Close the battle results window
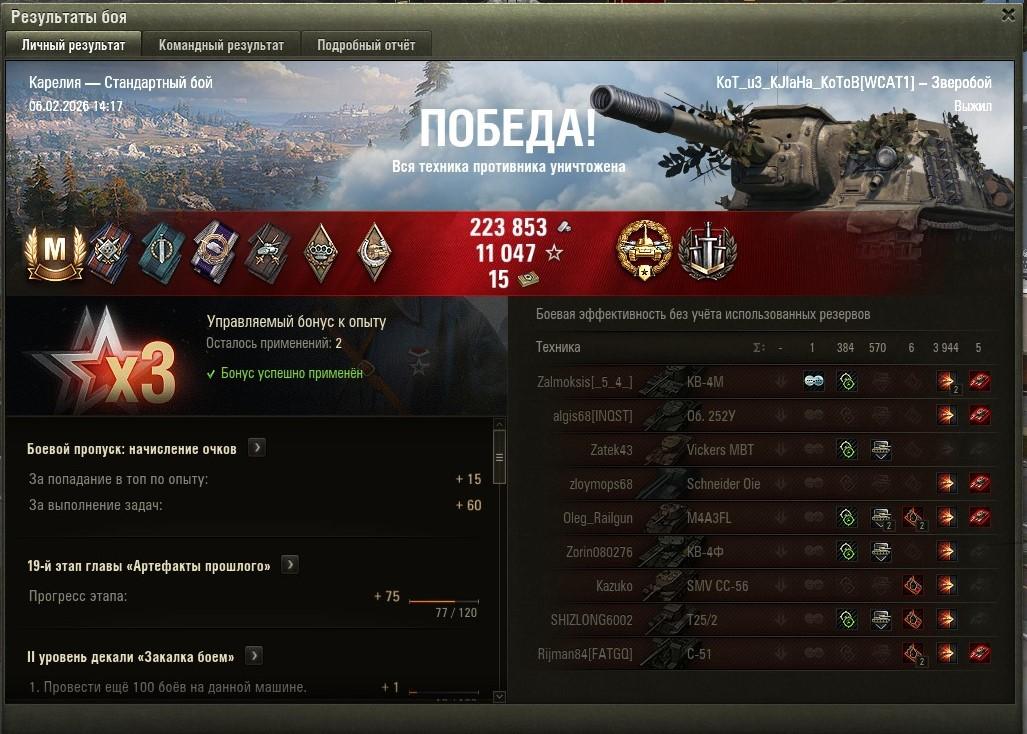The image size is (1027, 734). point(1008,15)
